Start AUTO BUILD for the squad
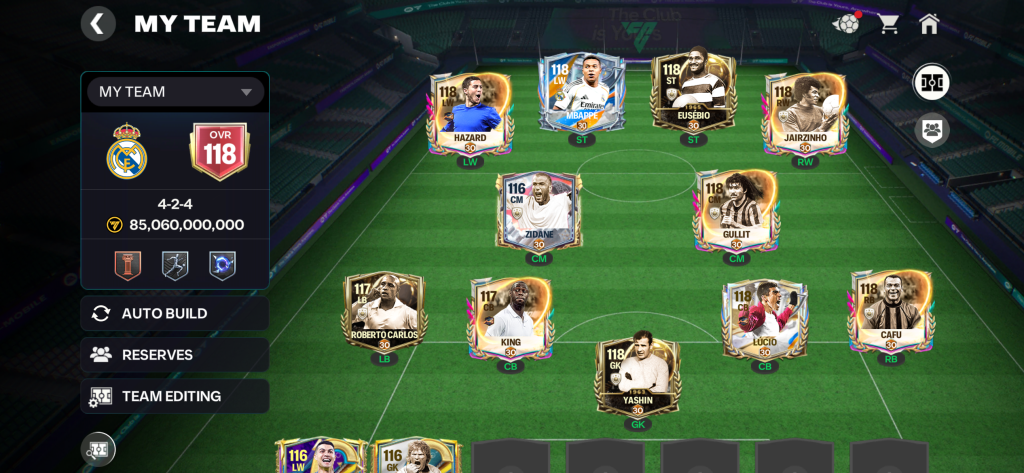This screenshot has width=1024, height=473. [175, 313]
